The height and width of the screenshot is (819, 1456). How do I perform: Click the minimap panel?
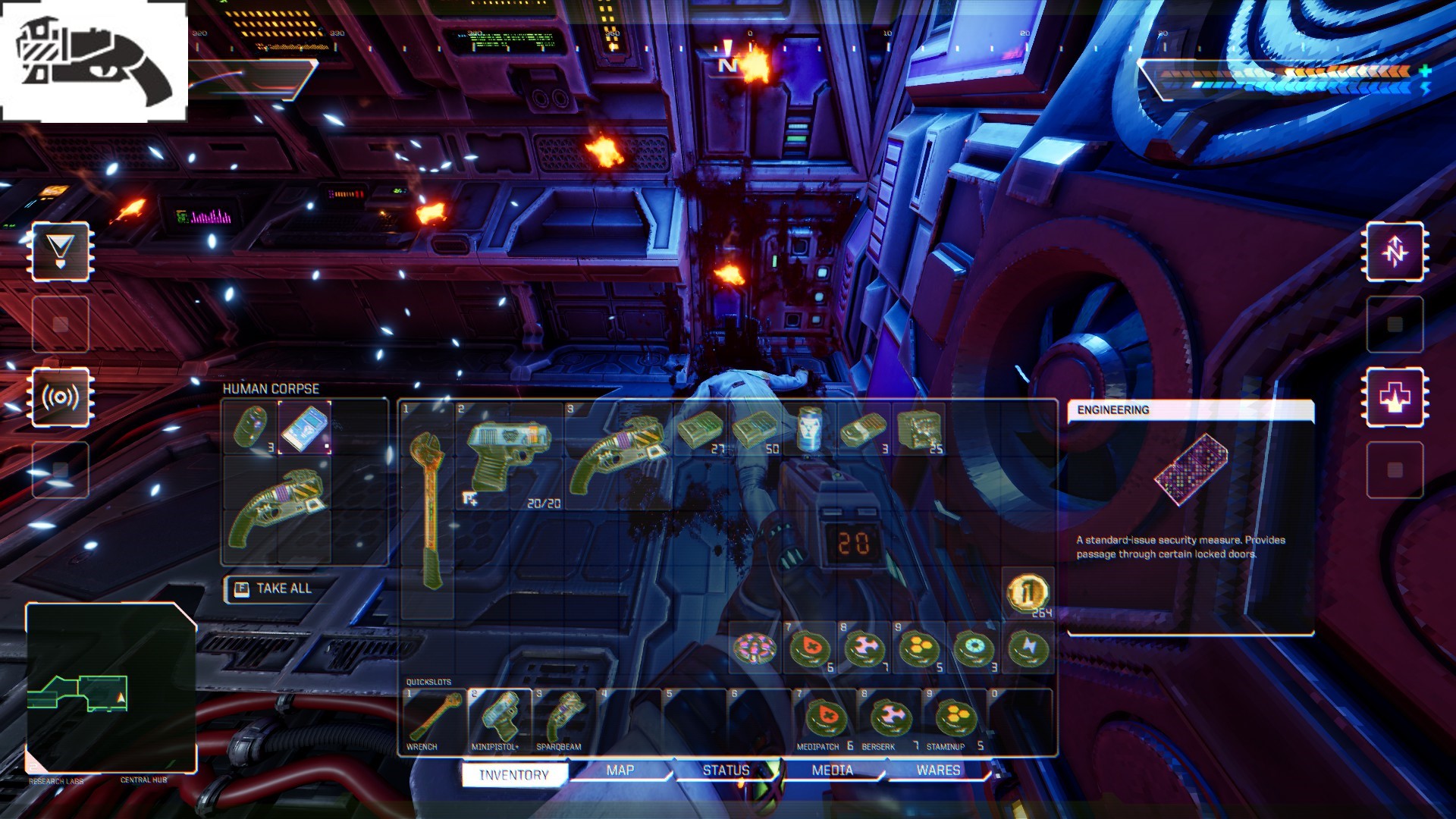point(111,686)
